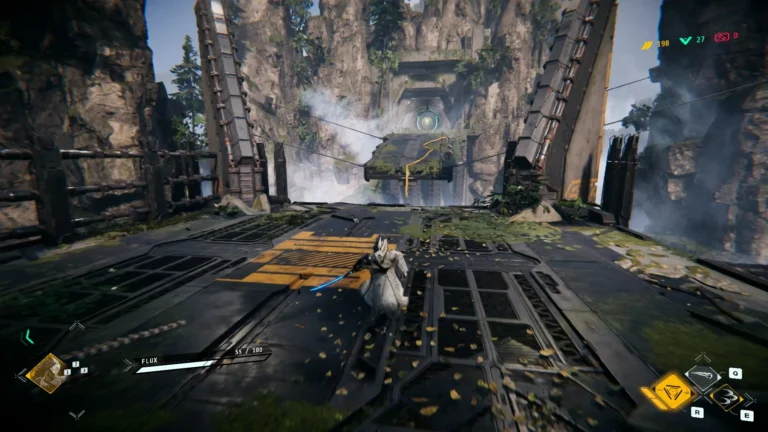The width and height of the screenshot is (768, 432).
Task: Trigger the triple crescent slash ability
Action: [729, 400]
